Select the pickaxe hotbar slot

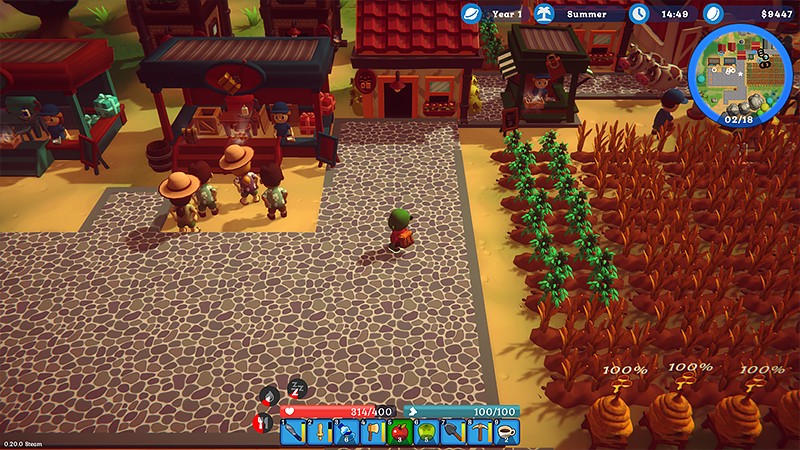coord(479,432)
